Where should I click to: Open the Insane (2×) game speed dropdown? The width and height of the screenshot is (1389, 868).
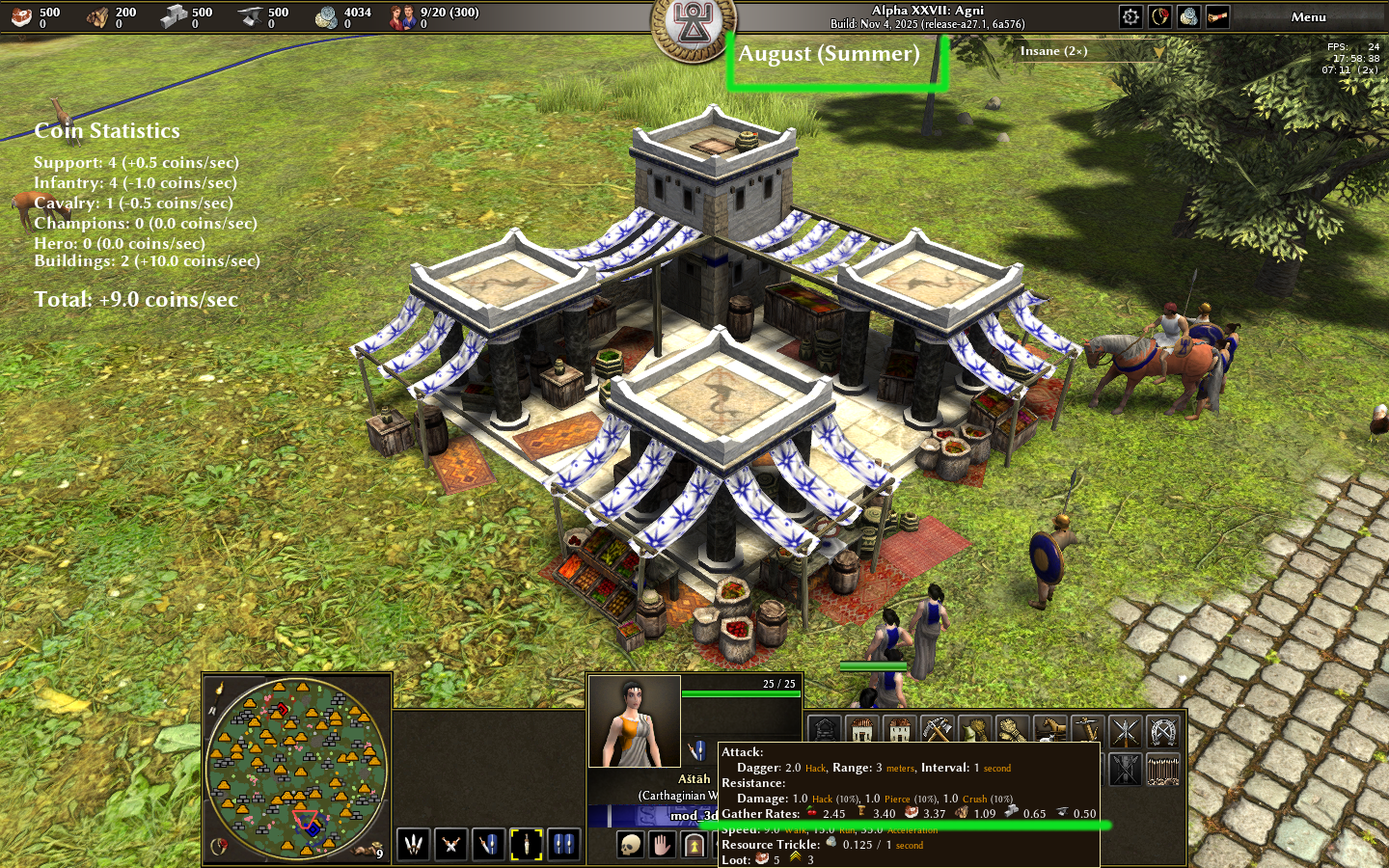[x=1090, y=51]
